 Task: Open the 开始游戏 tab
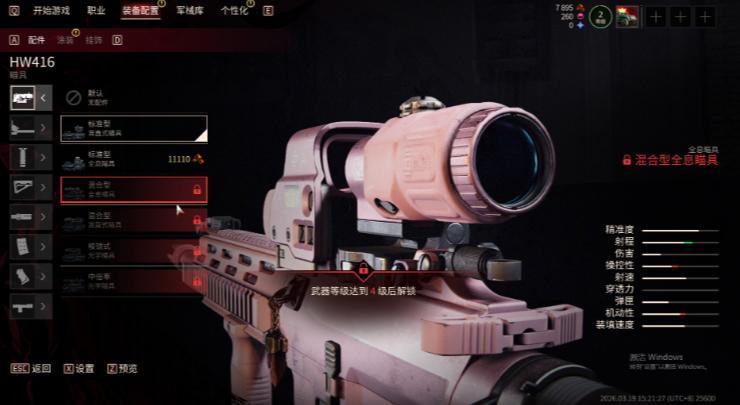51,10
